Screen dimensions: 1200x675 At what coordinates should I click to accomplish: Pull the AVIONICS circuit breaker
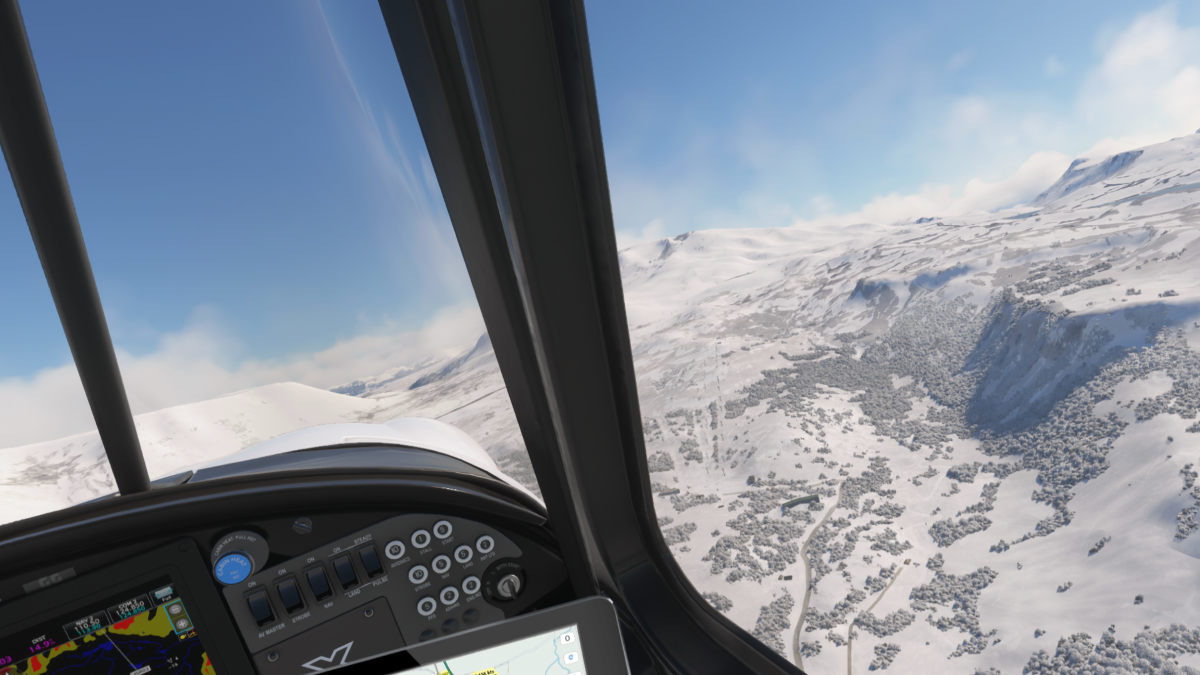tap(396, 549)
